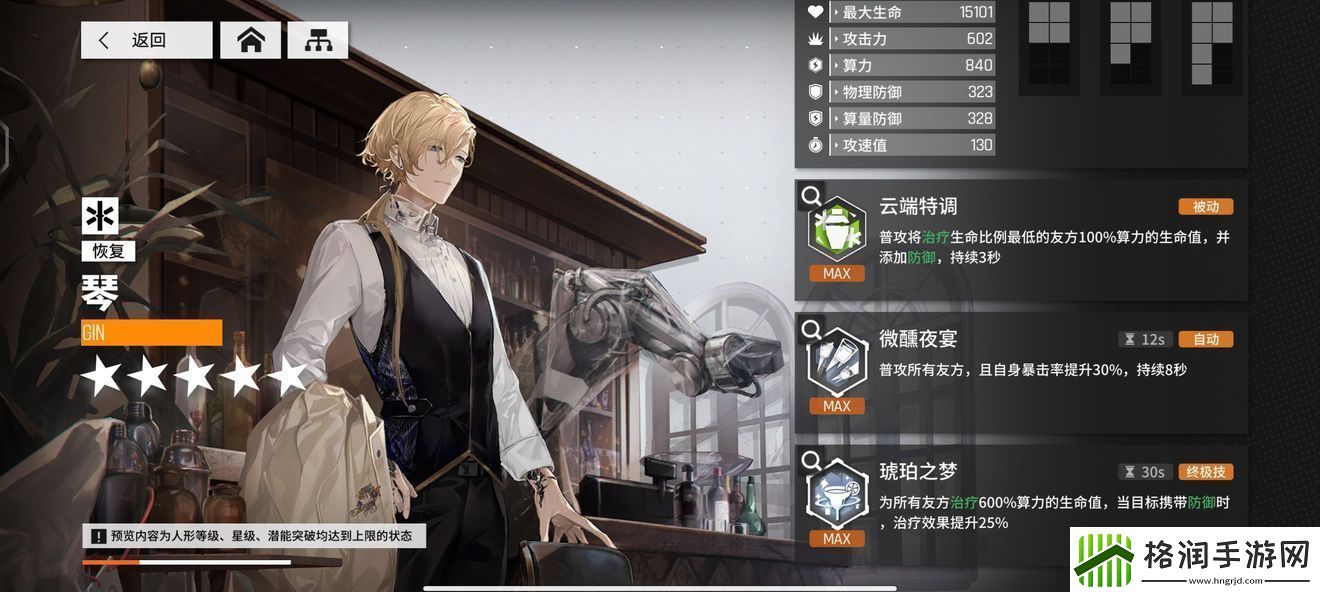Inspect the 琥珀之梦 ultimate skill icon
The image size is (1320, 592).
click(x=836, y=497)
